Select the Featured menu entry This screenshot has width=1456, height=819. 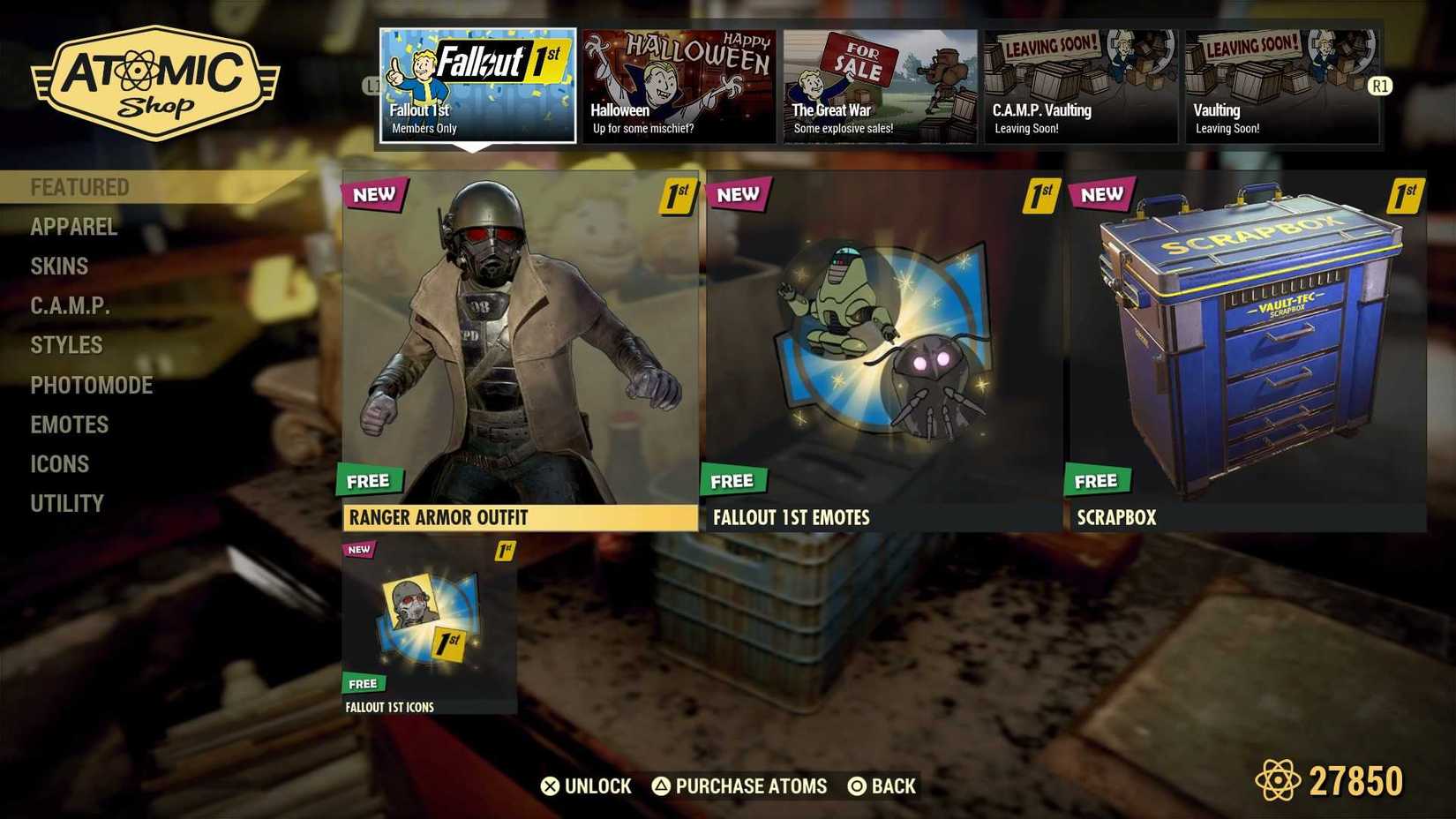80,186
